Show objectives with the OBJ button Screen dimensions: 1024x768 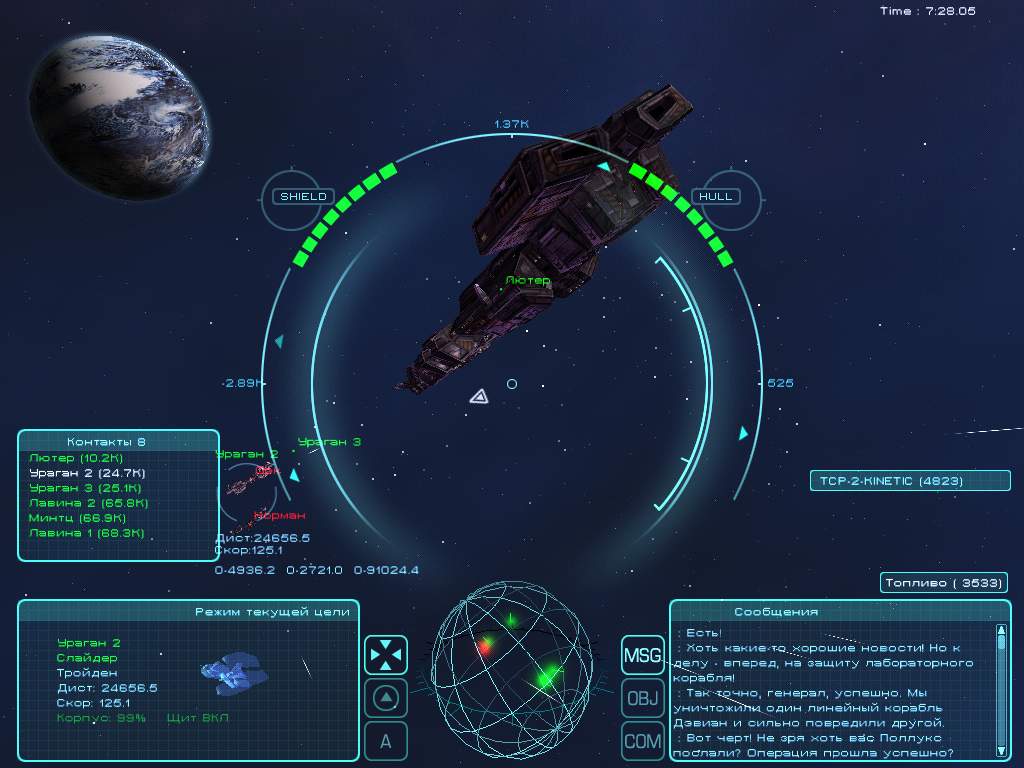643,698
